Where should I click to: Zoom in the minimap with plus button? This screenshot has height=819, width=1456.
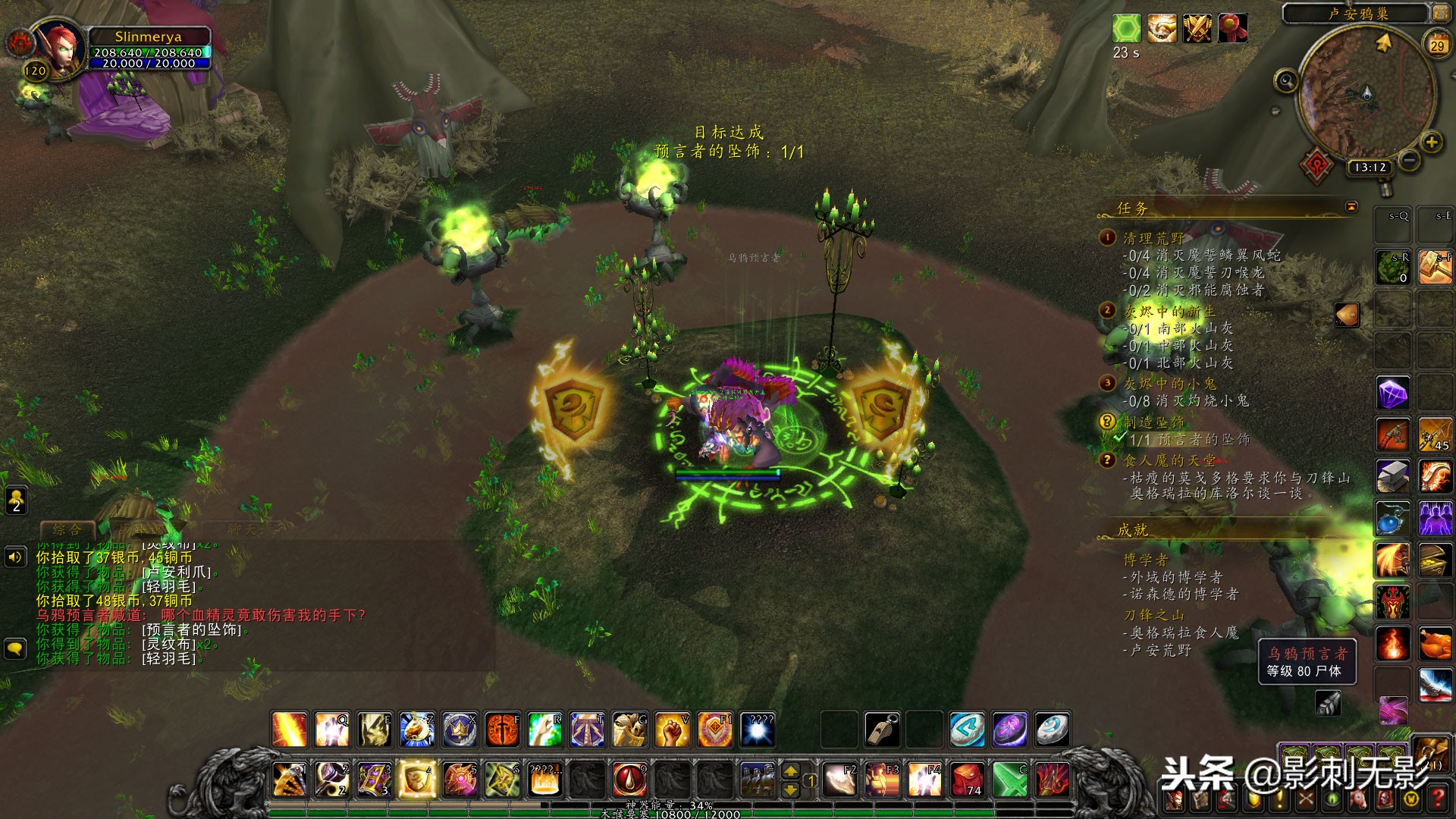point(1431,142)
